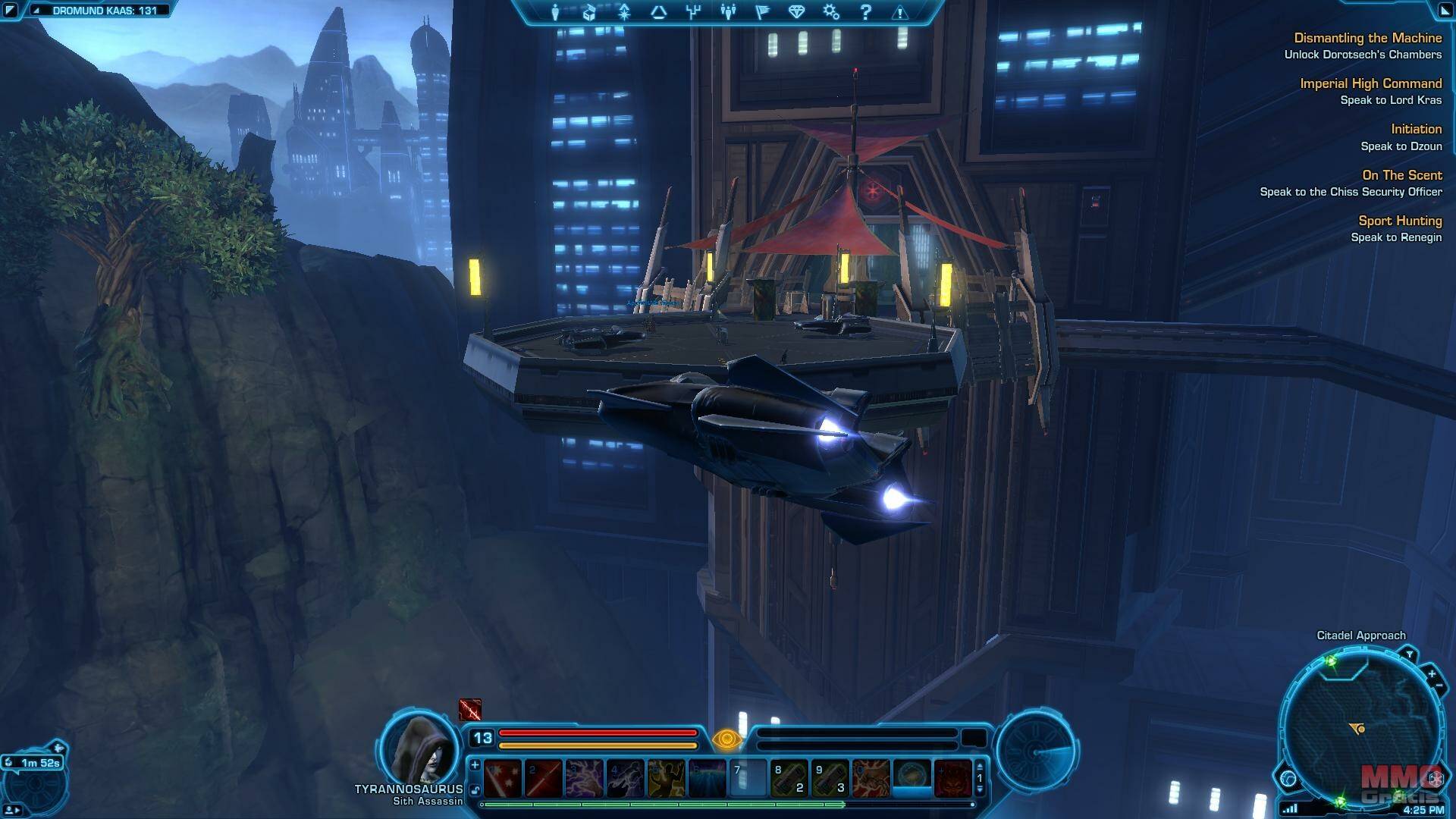Select the Sport Hunting mission entry

click(x=1399, y=221)
